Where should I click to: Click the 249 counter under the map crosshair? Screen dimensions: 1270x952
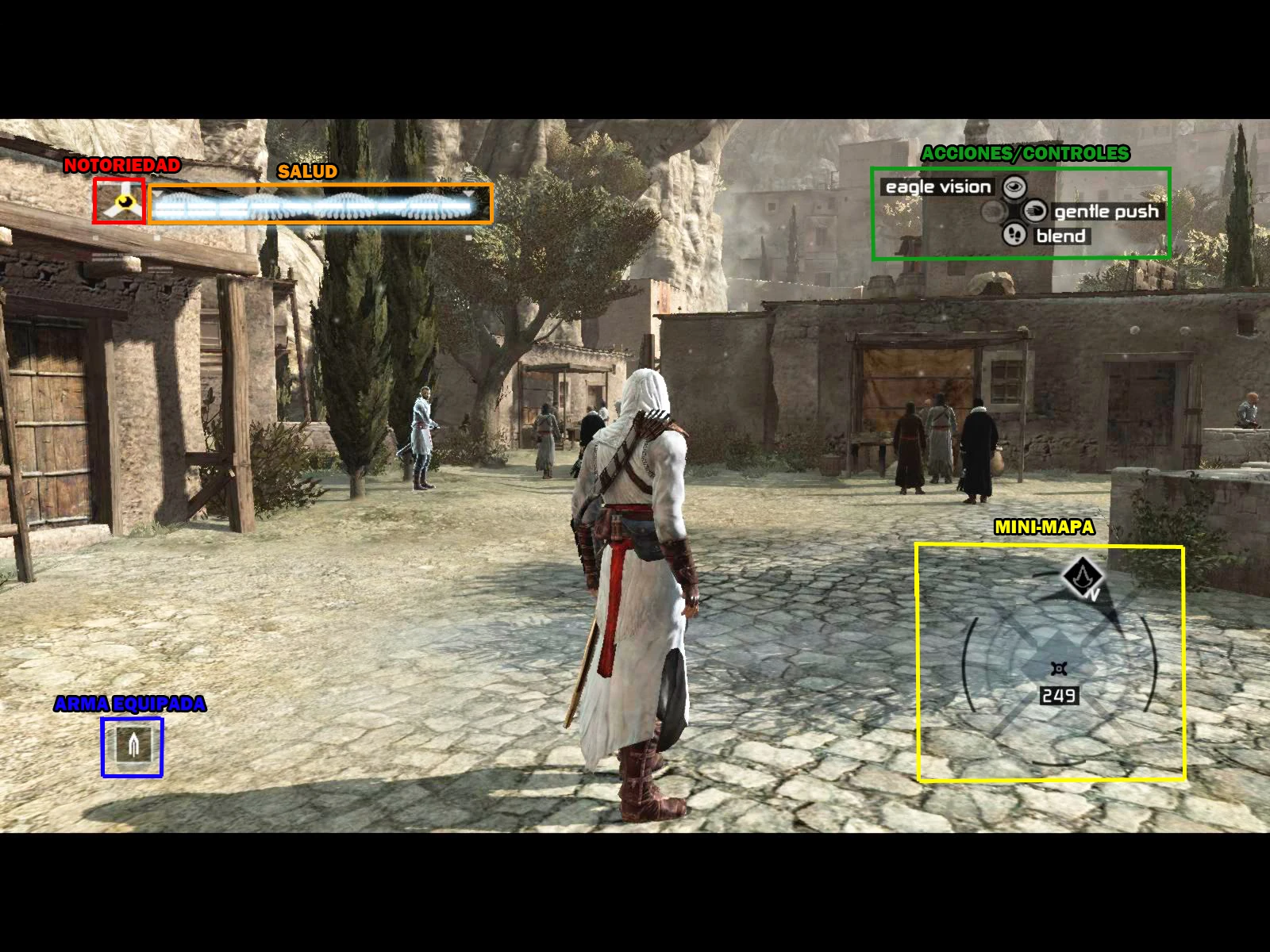point(1060,695)
